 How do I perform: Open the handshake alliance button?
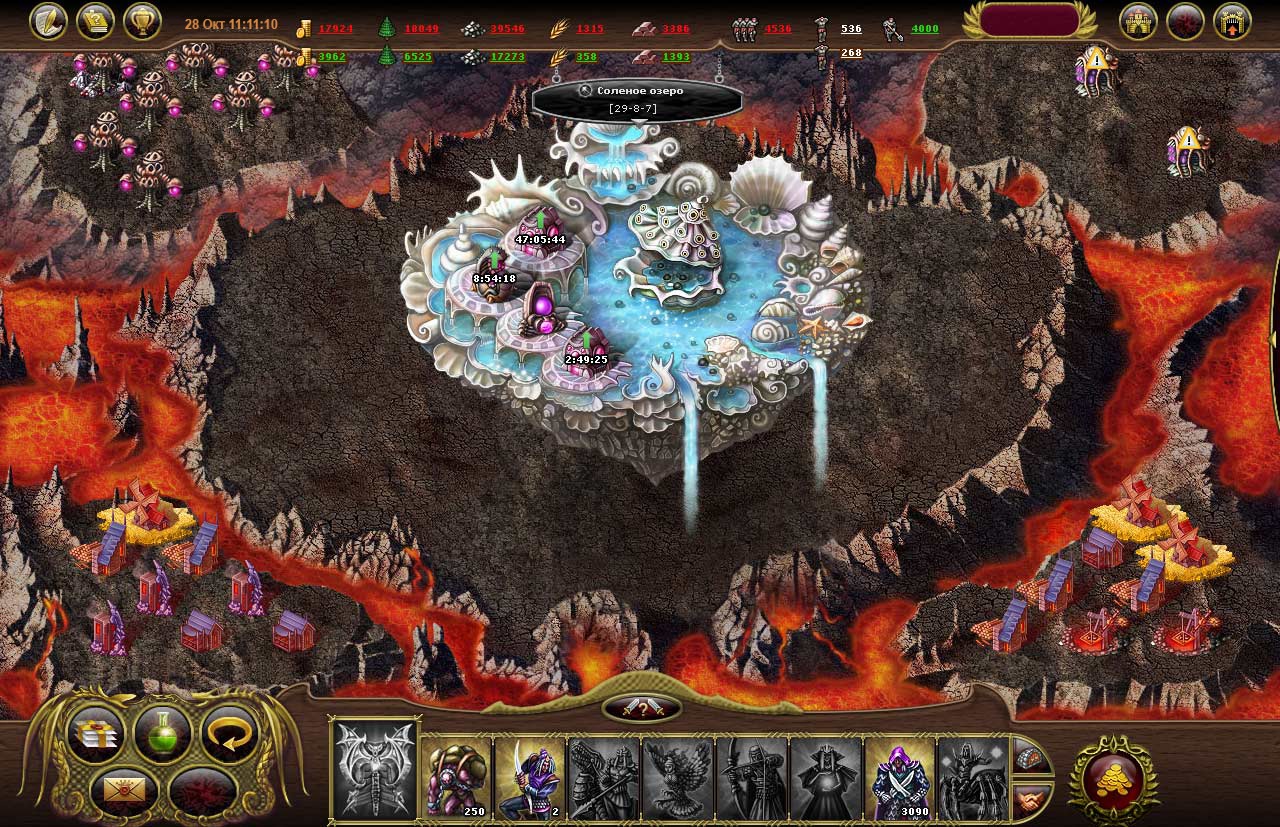click(x=1030, y=798)
